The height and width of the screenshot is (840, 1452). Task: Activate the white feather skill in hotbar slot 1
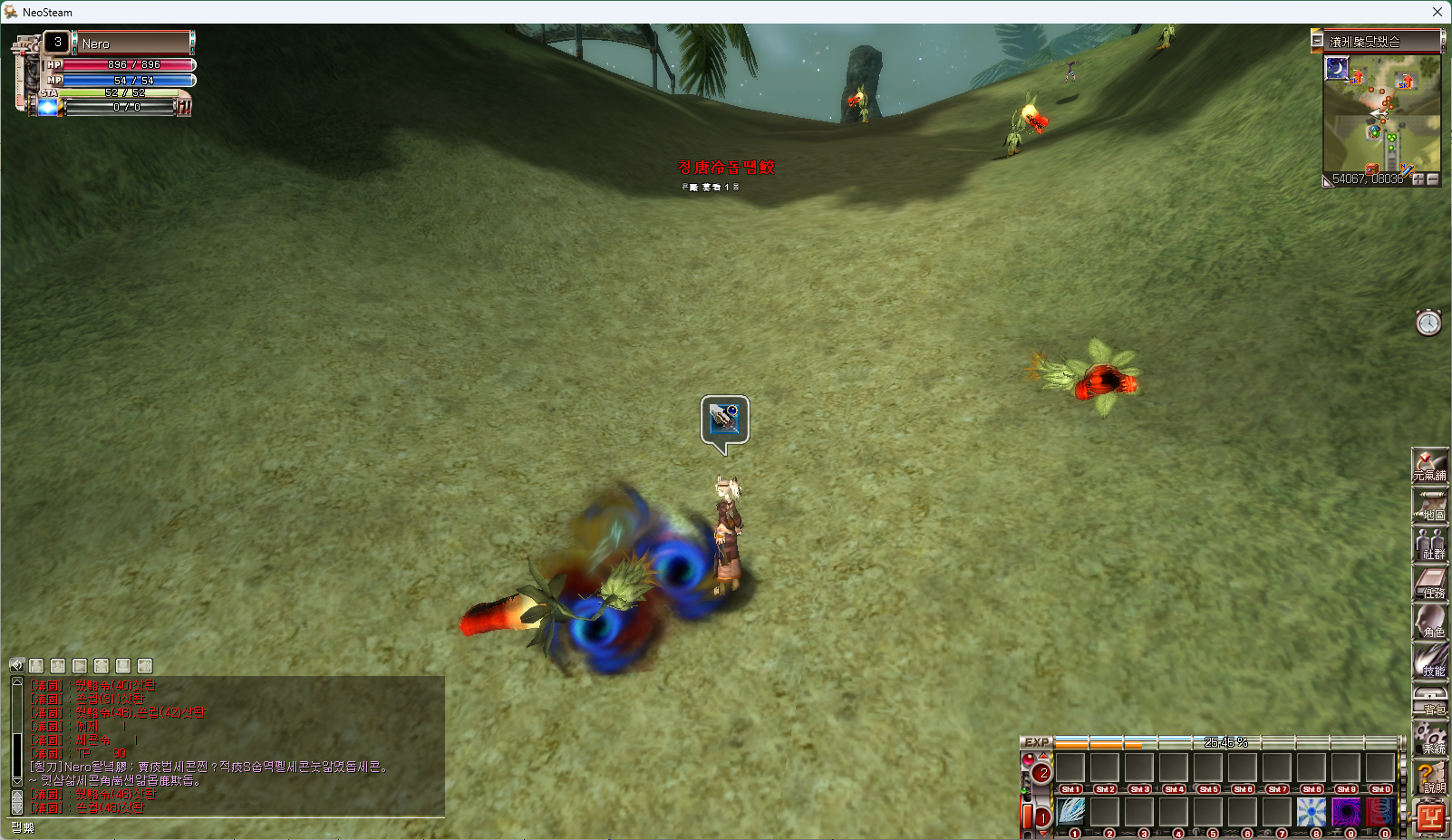(1071, 811)
